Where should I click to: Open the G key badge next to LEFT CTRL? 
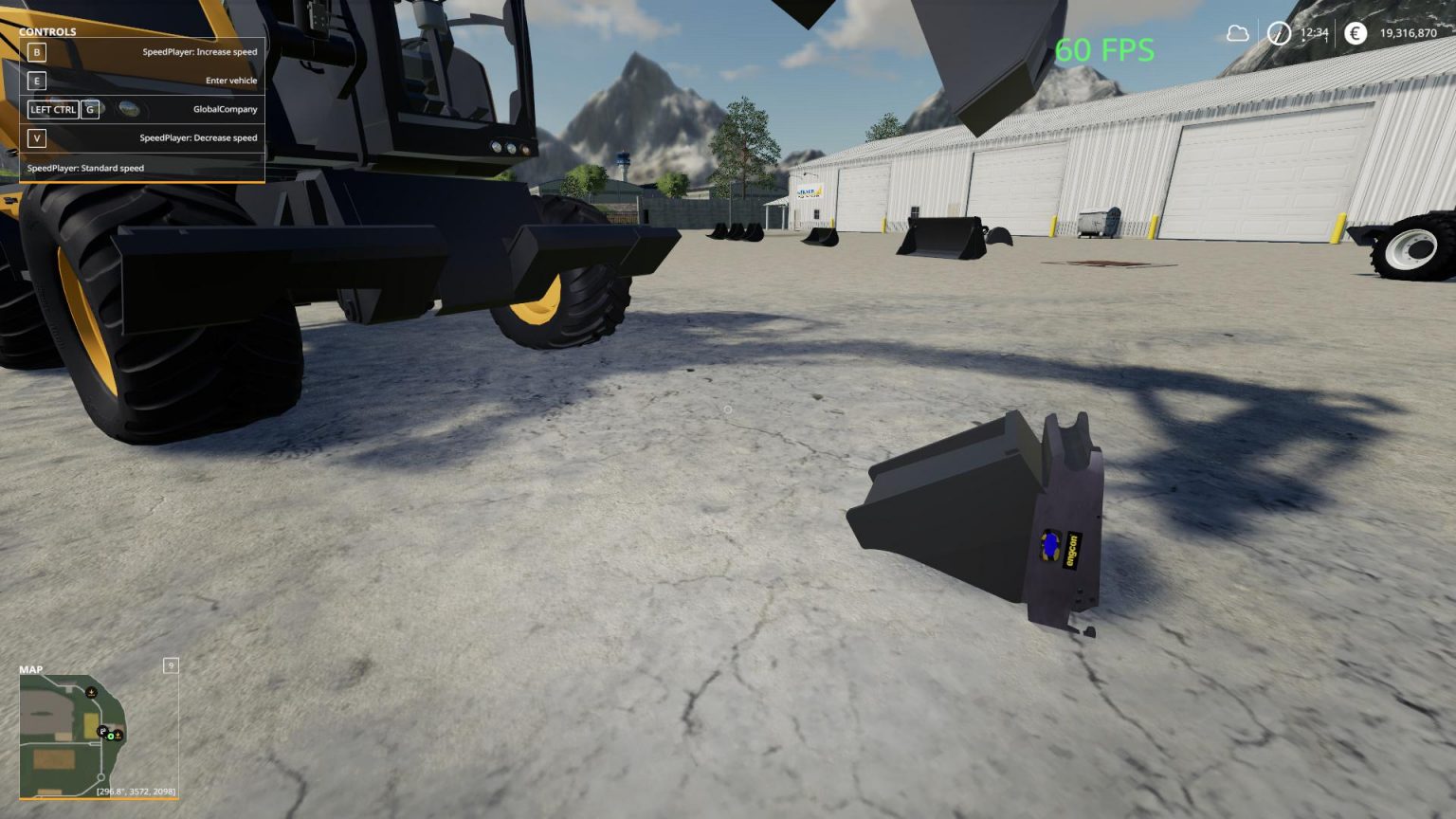90,109
